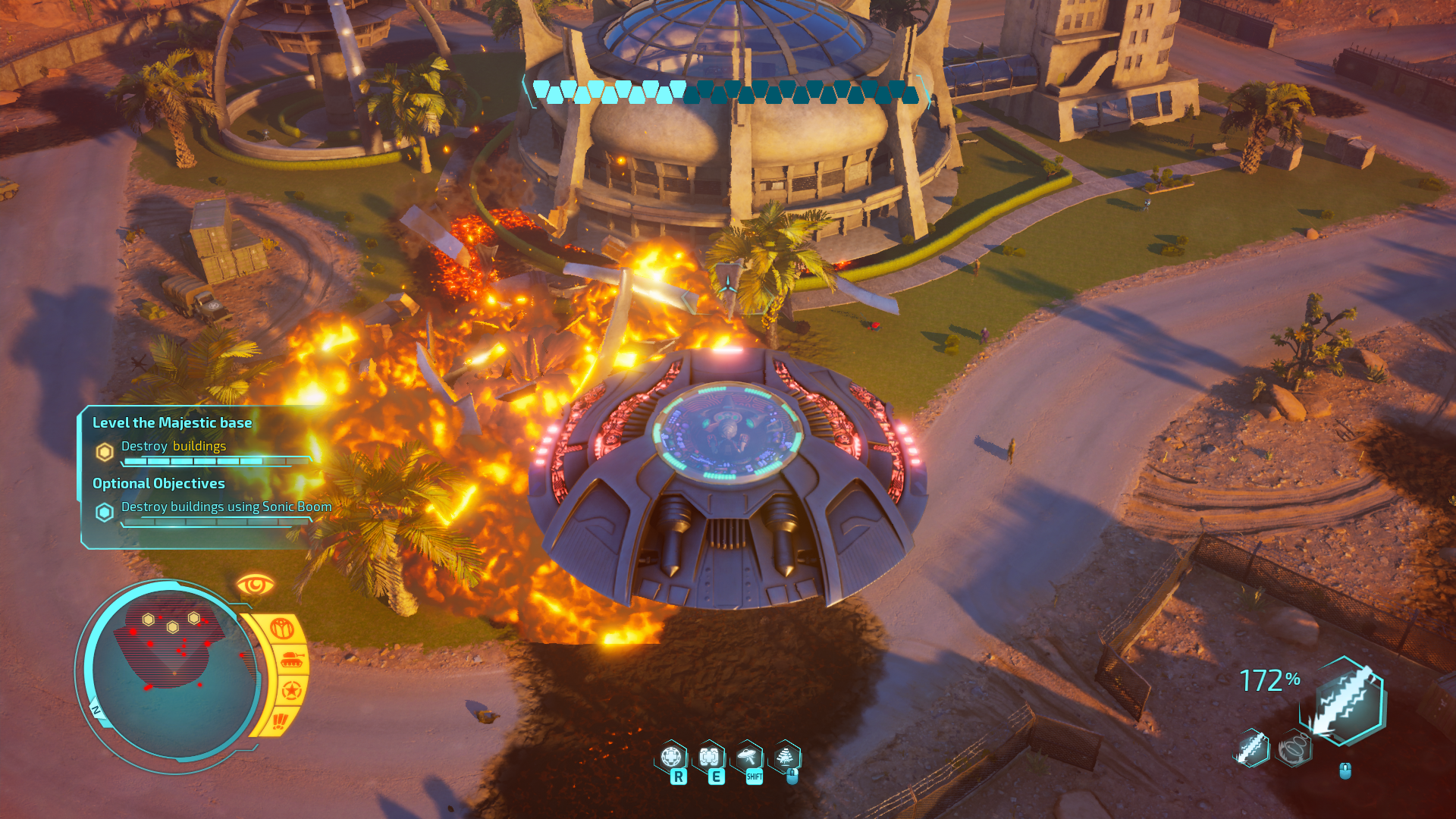Click the military star threat icon

pyautogui.click(x=292, y=691)
